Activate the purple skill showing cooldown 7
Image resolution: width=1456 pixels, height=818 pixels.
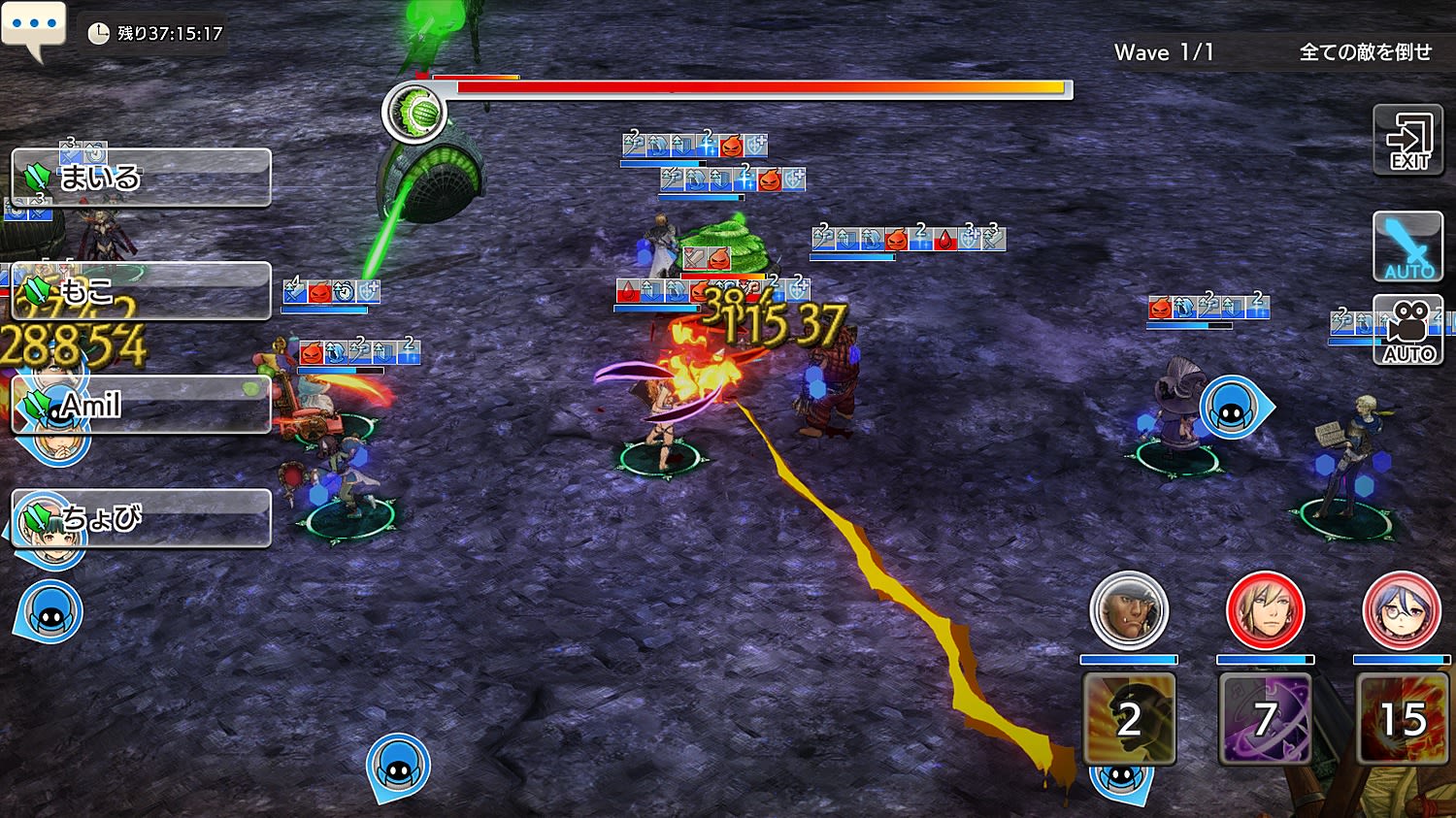coord(1265,719)
